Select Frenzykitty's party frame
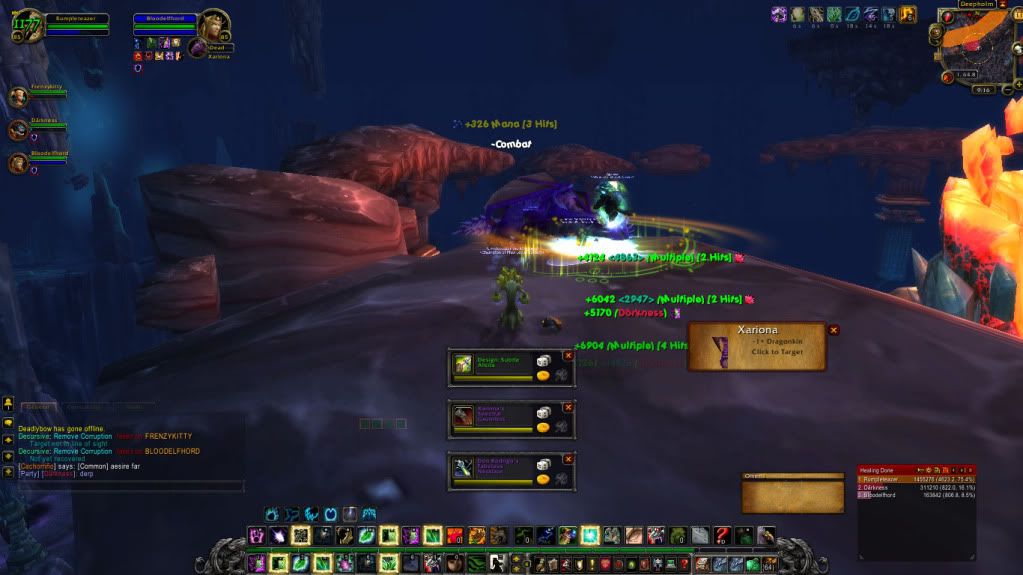Viewport: 1023px width, 575px height. point(18,97)
